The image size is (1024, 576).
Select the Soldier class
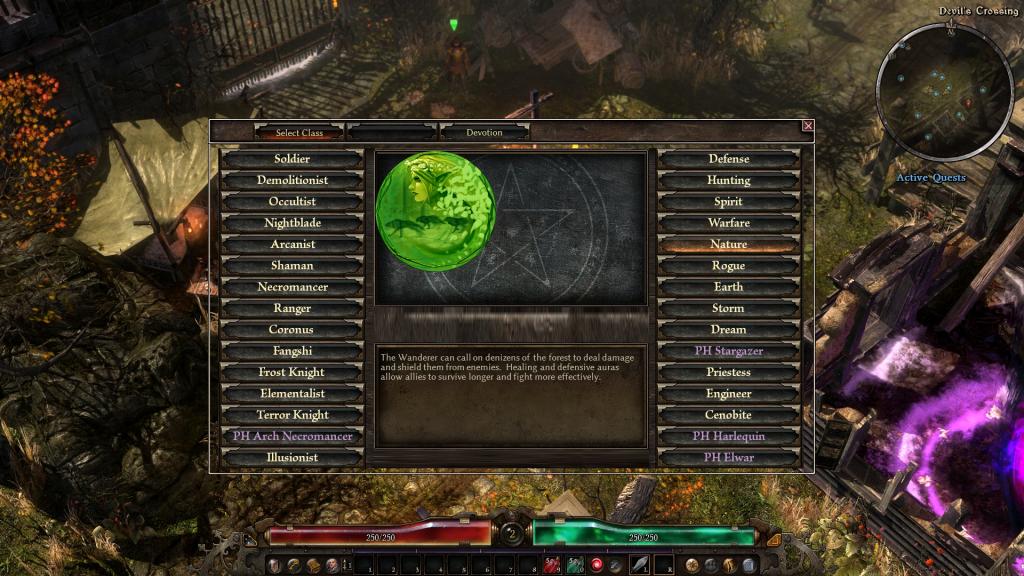point(292,159)
